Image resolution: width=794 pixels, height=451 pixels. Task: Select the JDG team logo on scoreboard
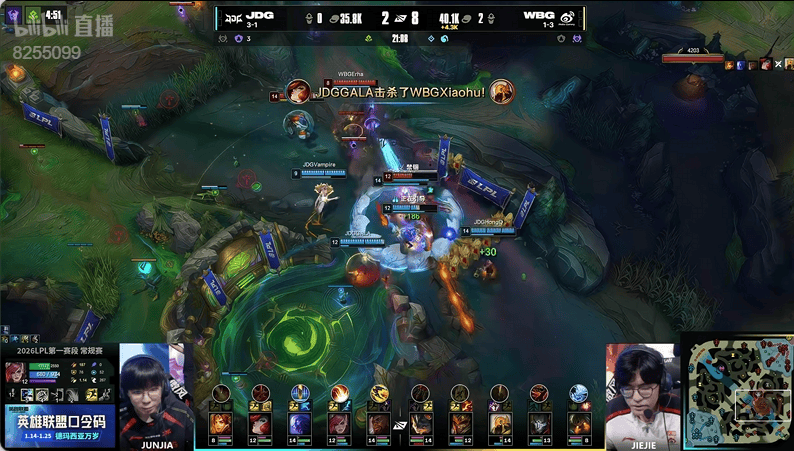tap(233, 18)
